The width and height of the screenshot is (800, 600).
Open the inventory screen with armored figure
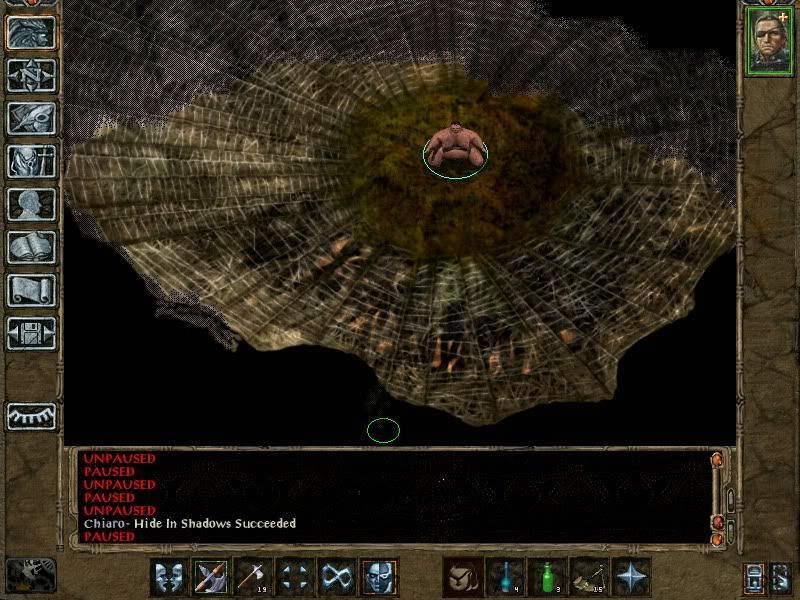[x=31, y=161]
